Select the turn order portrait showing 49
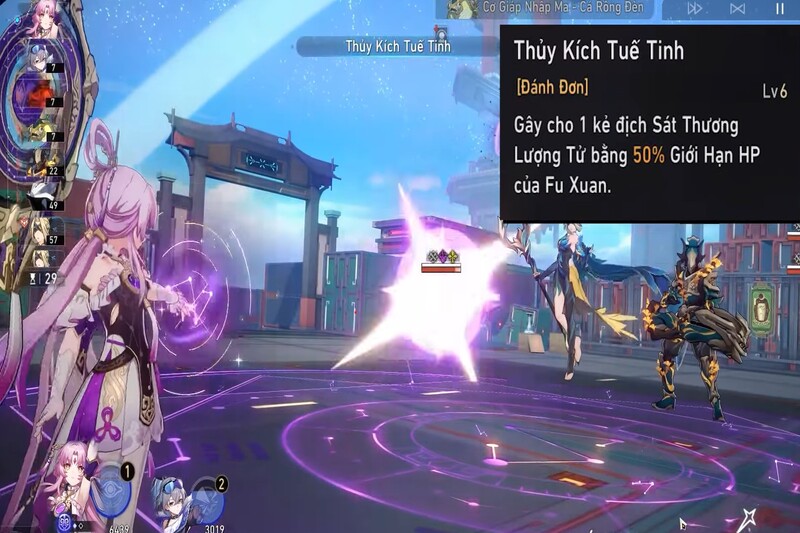This screenshot has width=800, height=533. coord(40,190)
